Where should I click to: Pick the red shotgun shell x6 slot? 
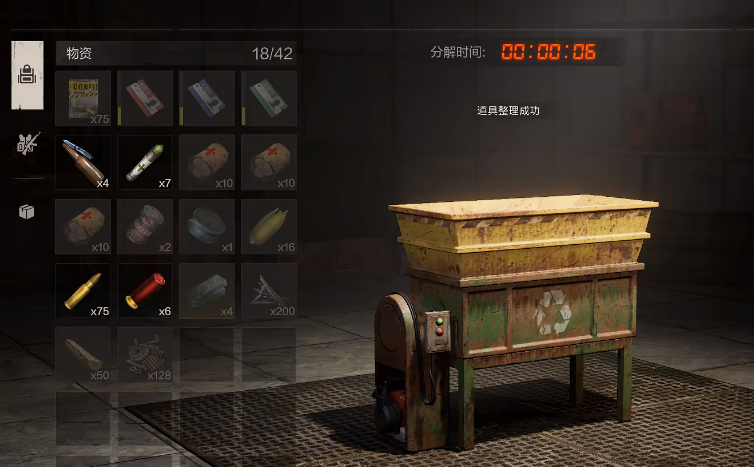tap(145, 291)
